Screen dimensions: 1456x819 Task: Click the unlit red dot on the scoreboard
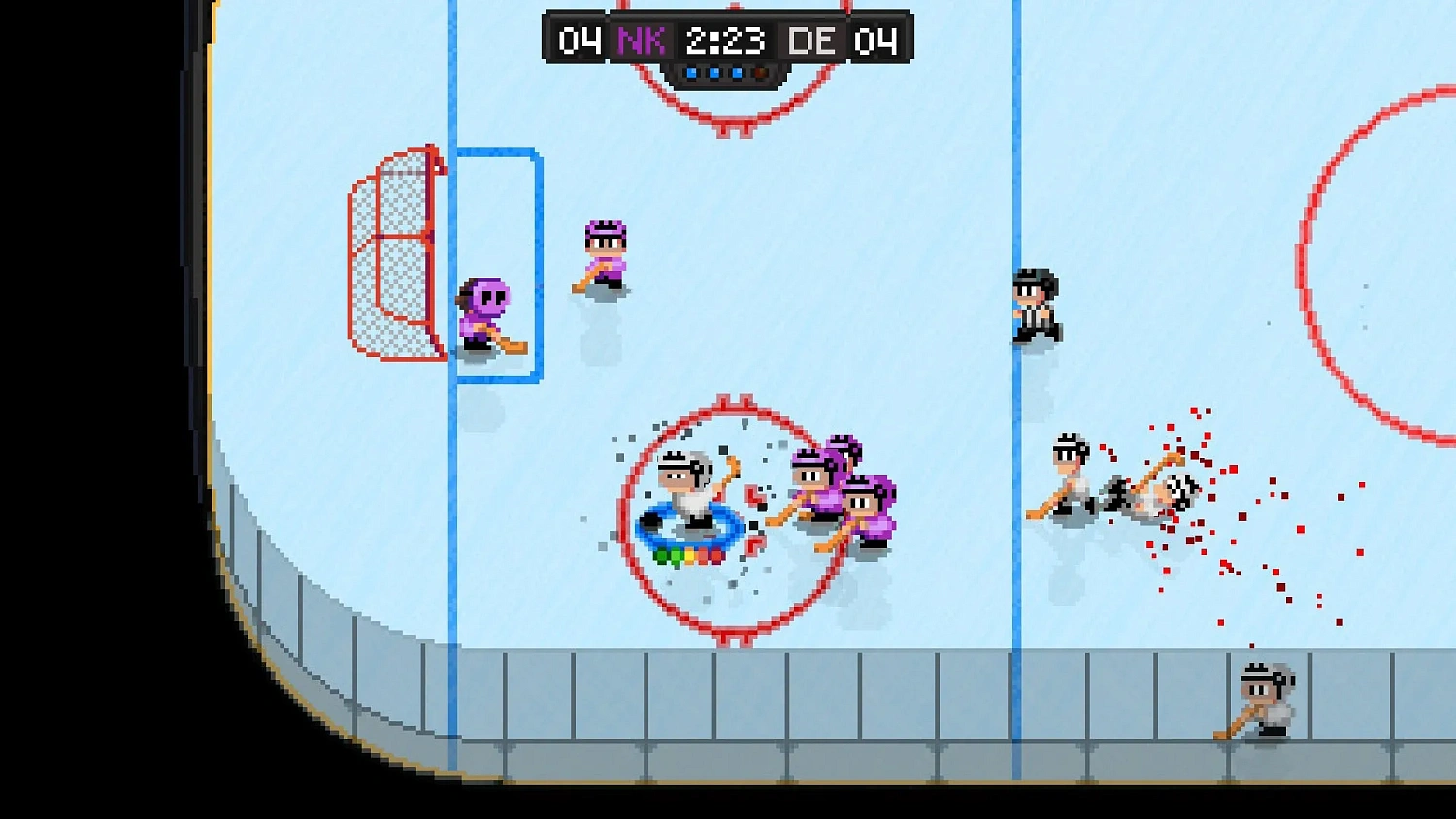pyautogui.click(x=759, y=70)
